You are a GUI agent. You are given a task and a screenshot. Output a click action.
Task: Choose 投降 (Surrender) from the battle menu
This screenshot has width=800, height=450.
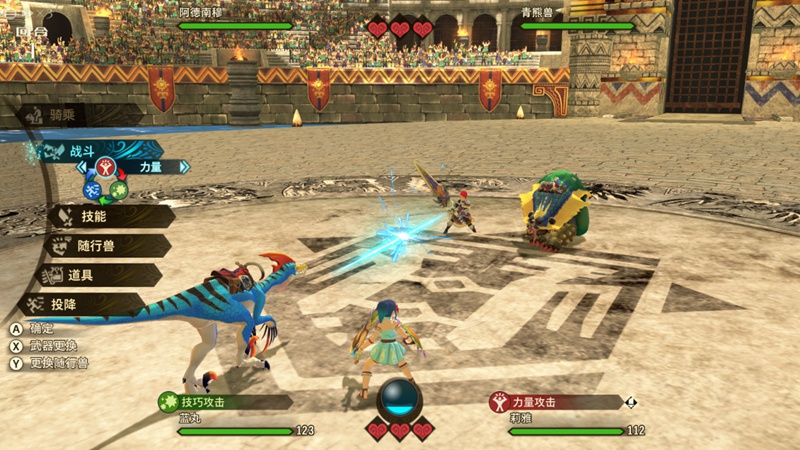coord(90,304)
